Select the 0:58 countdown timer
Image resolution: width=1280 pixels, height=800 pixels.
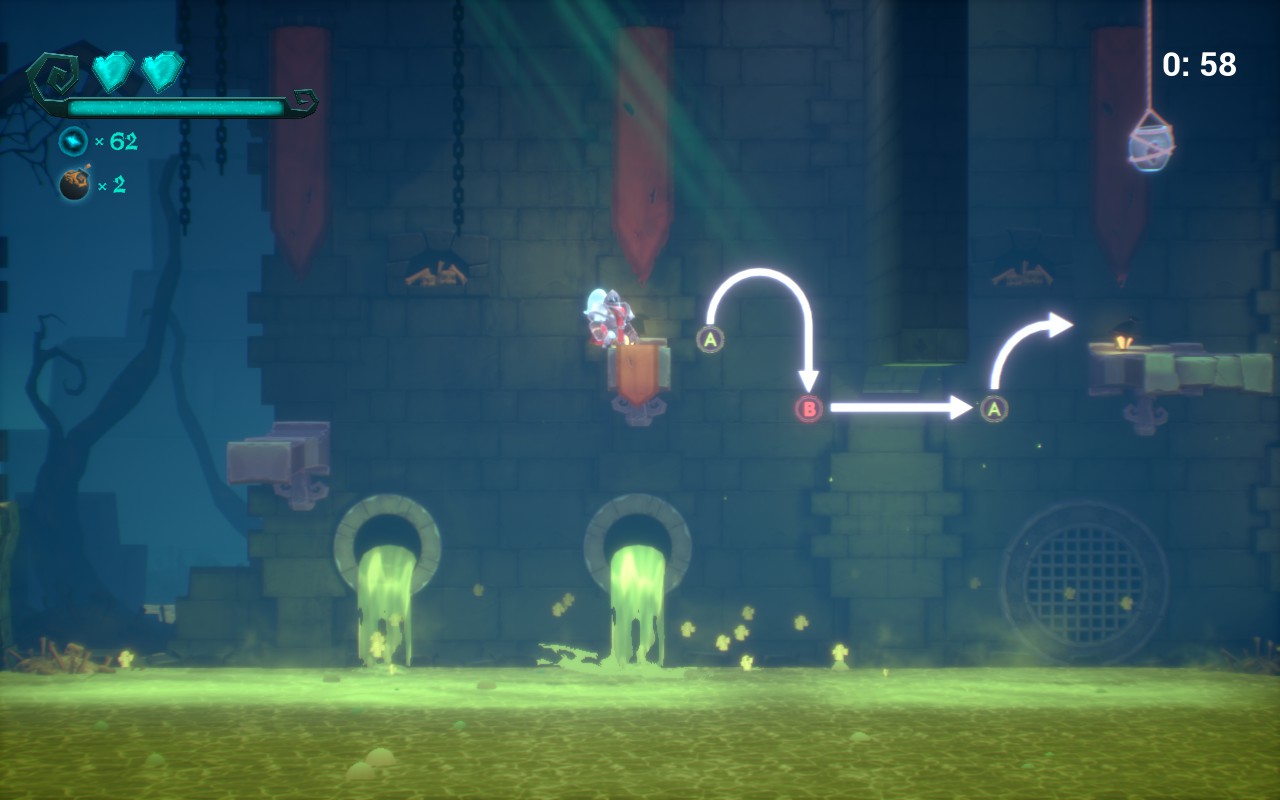[x=1197, y=62]
